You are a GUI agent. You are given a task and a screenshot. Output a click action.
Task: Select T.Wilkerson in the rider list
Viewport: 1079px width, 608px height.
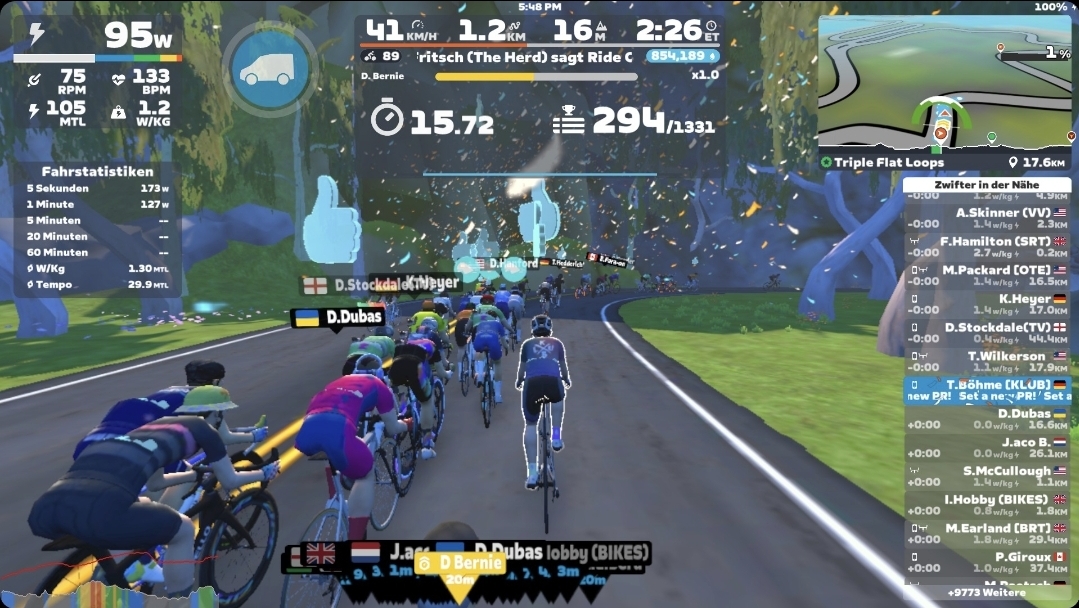coord(986,361)
